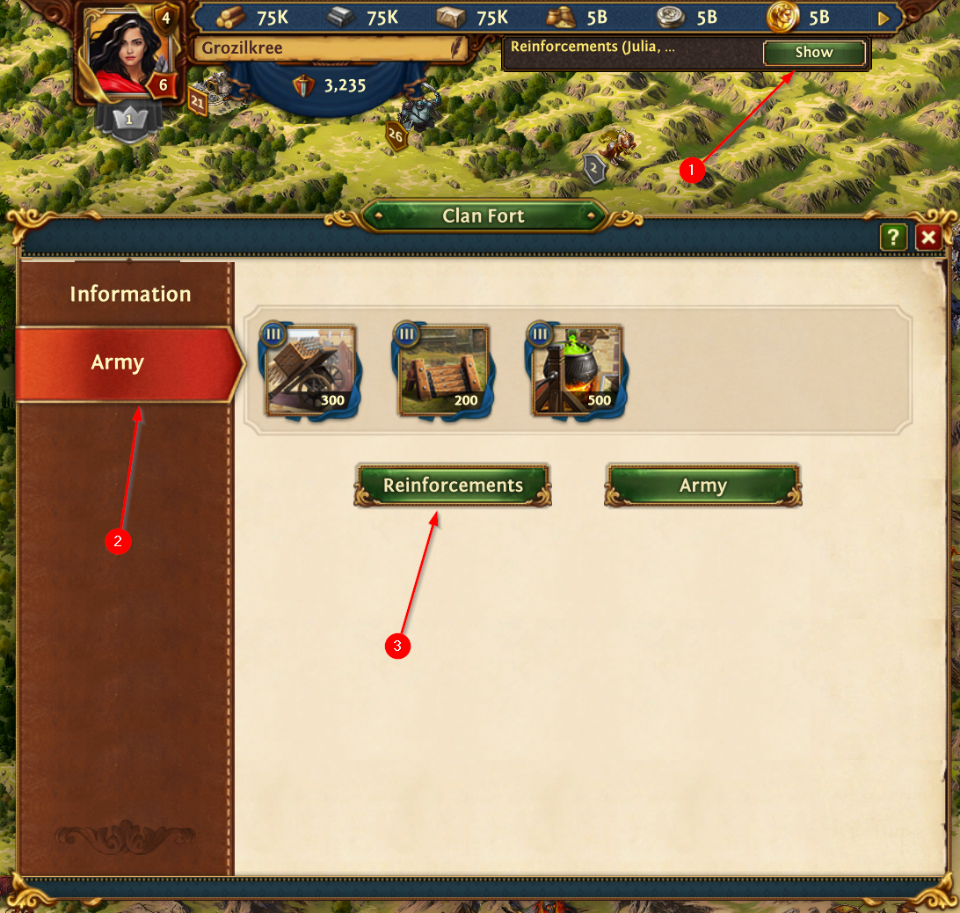Click the wood logs resource
The height and width of the screenshot is (913, 960).
(x=231, y=17)
